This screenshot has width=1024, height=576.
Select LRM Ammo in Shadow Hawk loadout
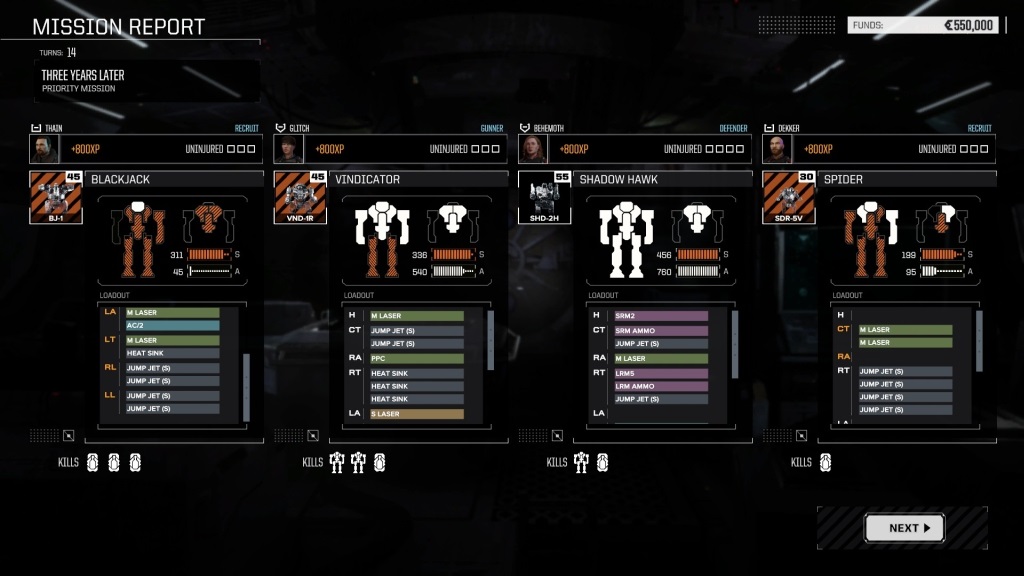tap(661, 386)
